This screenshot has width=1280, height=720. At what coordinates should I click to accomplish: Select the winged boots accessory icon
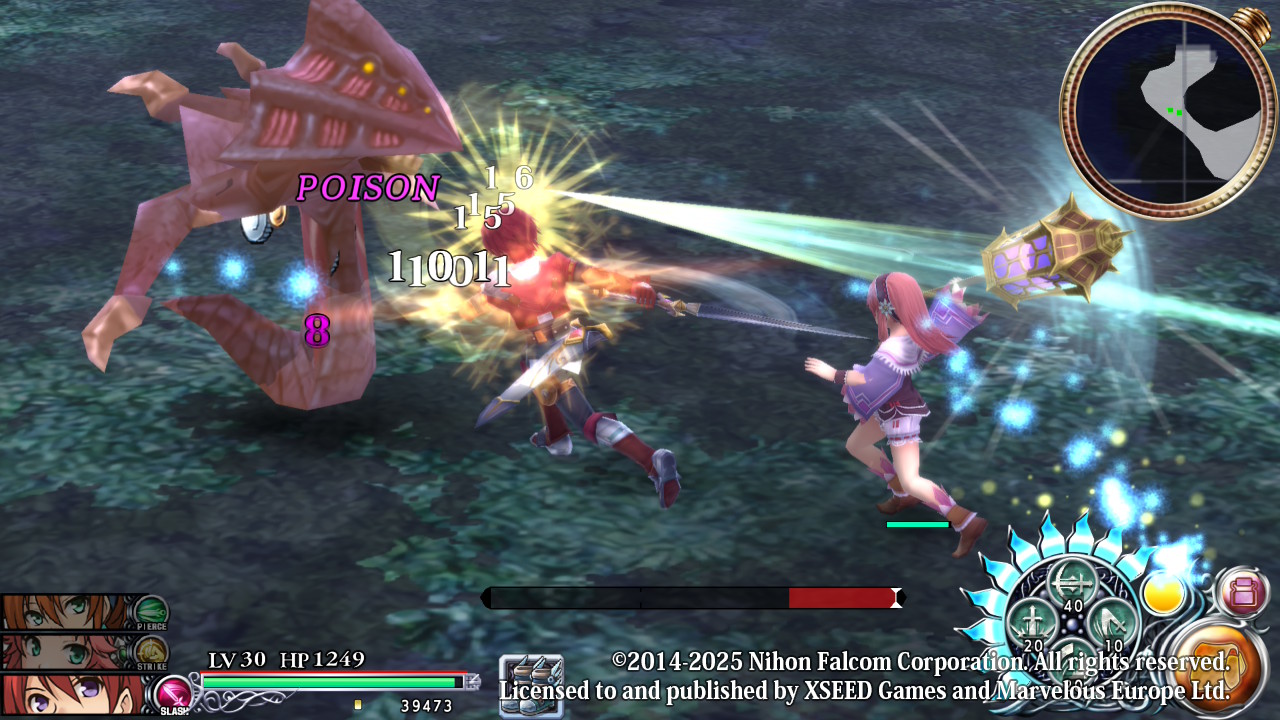pyautogui.click(x=531, y=685)
